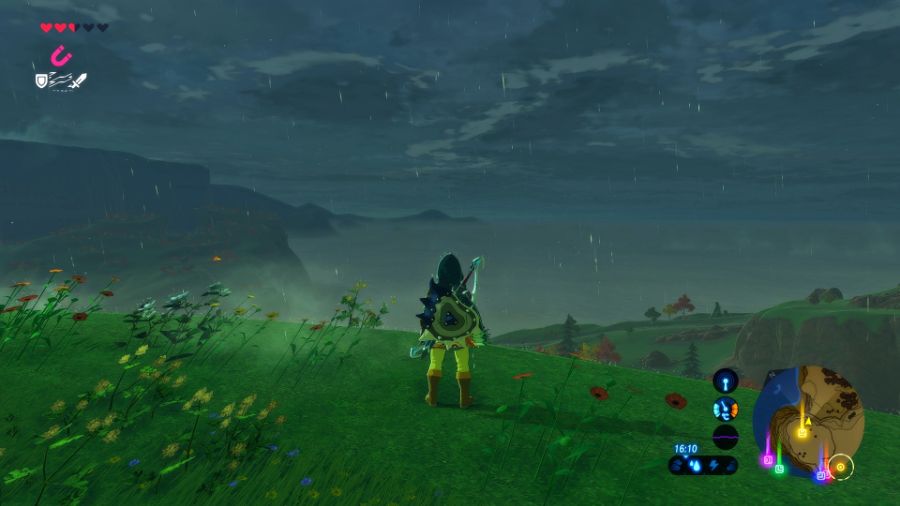Select the magenta map pin marker

point(768,461)
